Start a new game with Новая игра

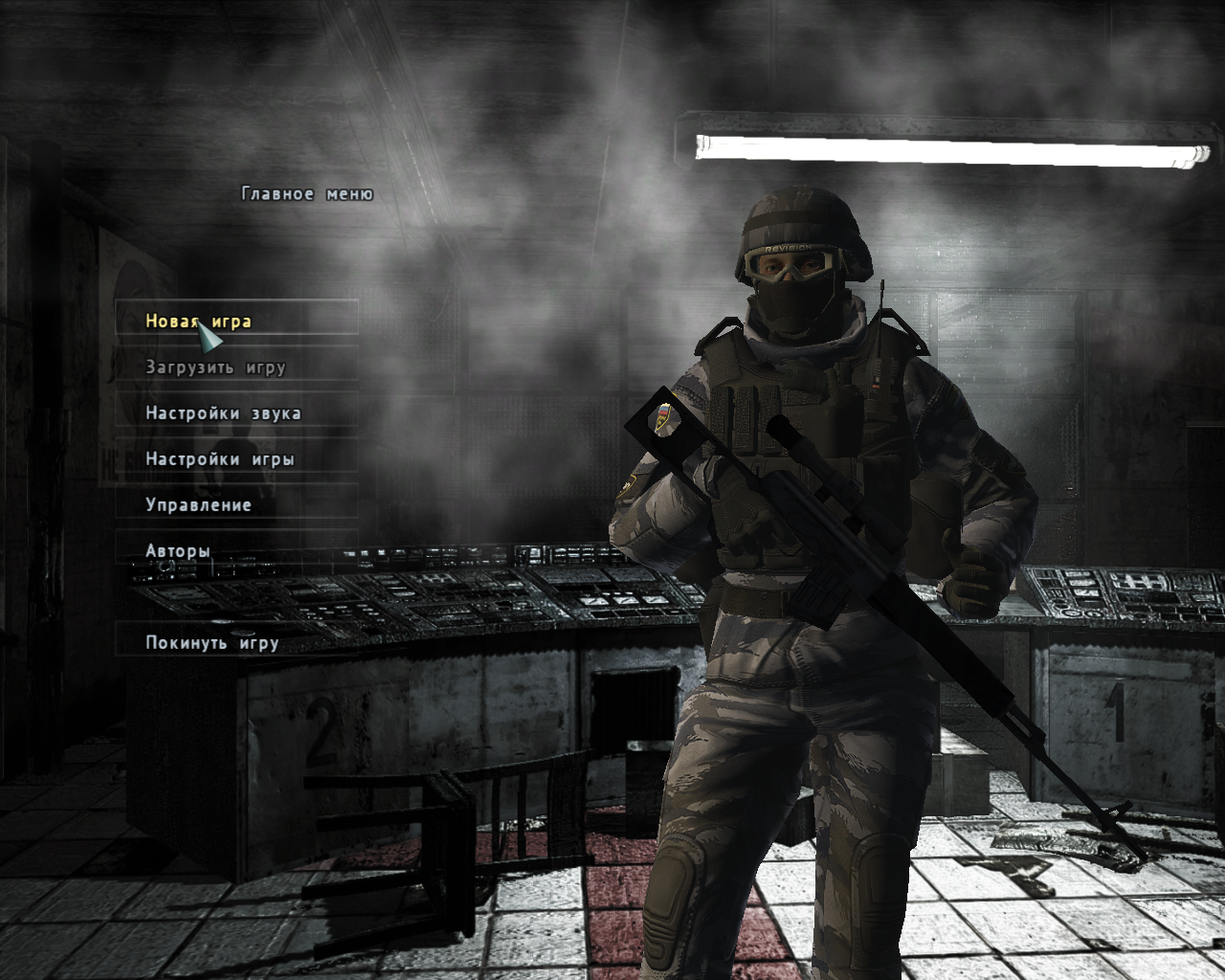tap(198, 321)
